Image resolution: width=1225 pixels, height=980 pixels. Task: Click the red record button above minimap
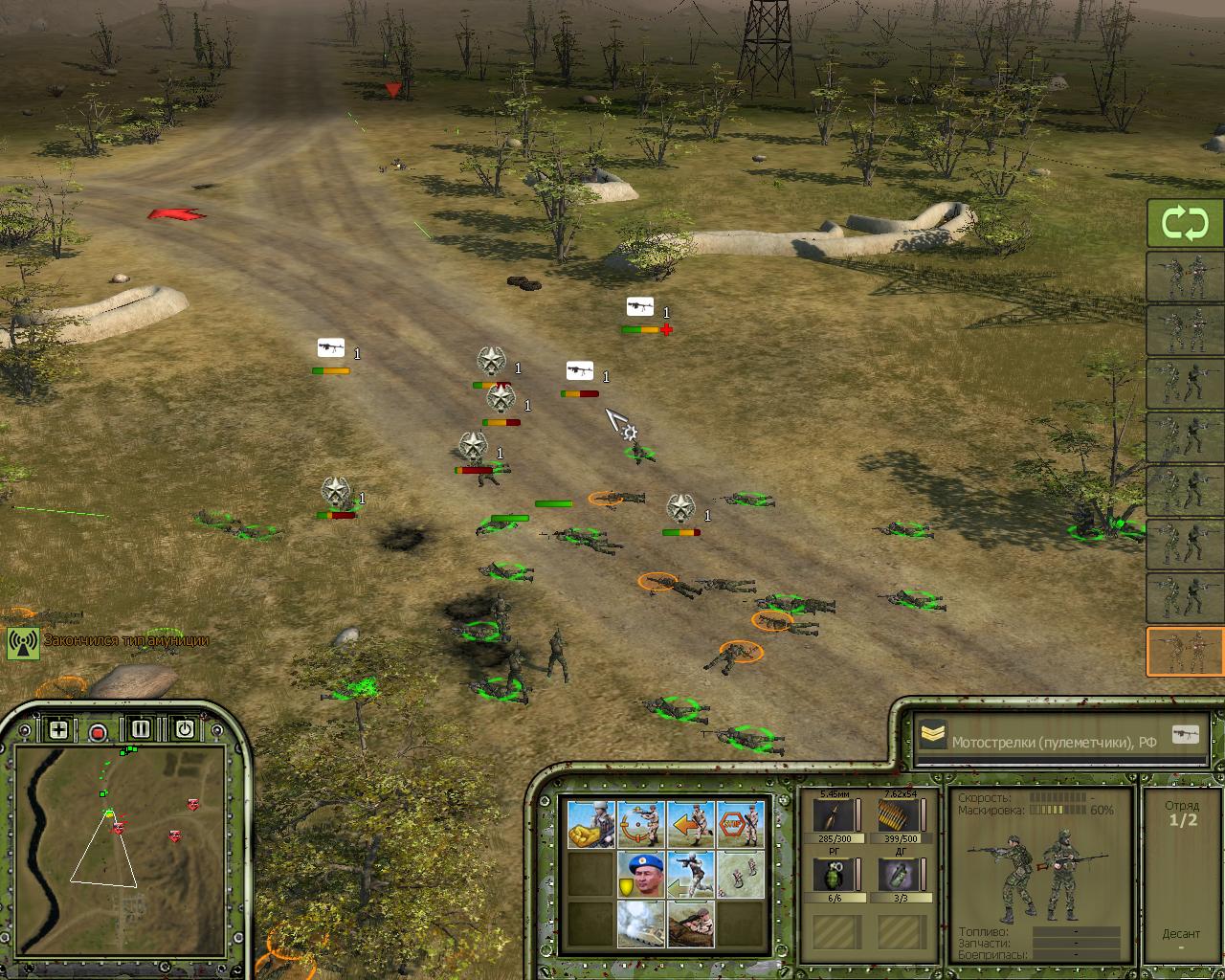pos(98,733)
